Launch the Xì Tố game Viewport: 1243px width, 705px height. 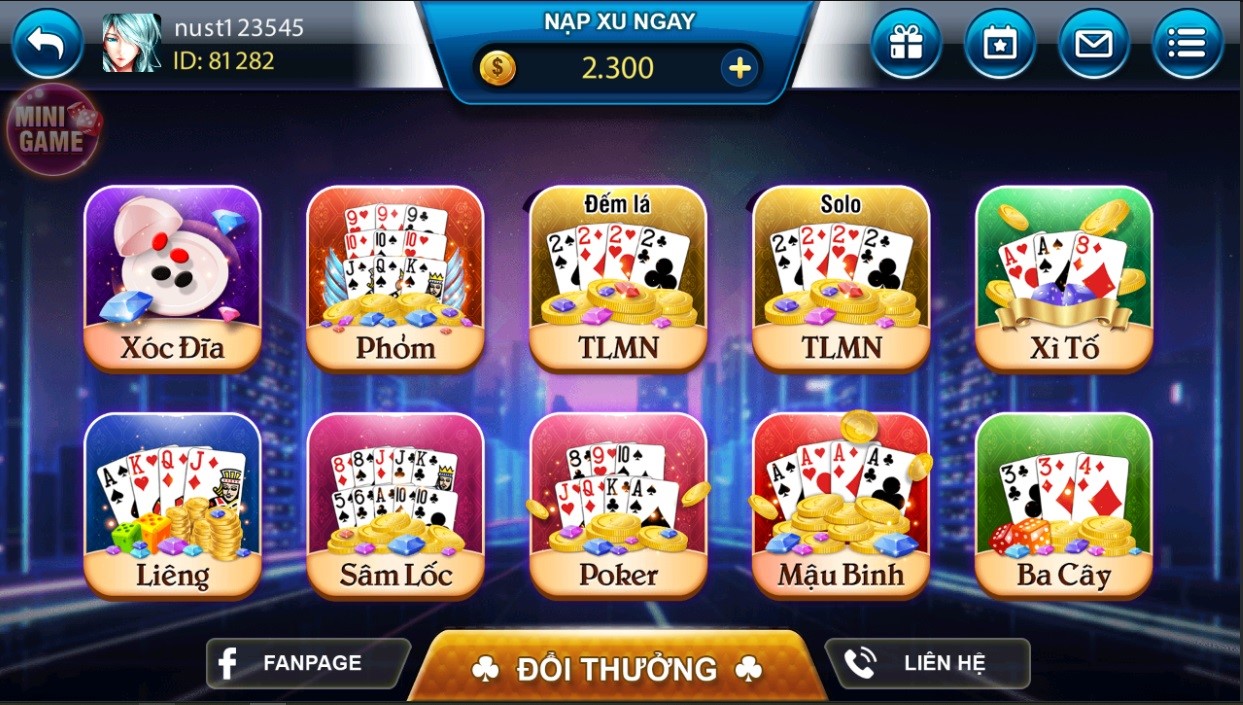[1064, 277]
